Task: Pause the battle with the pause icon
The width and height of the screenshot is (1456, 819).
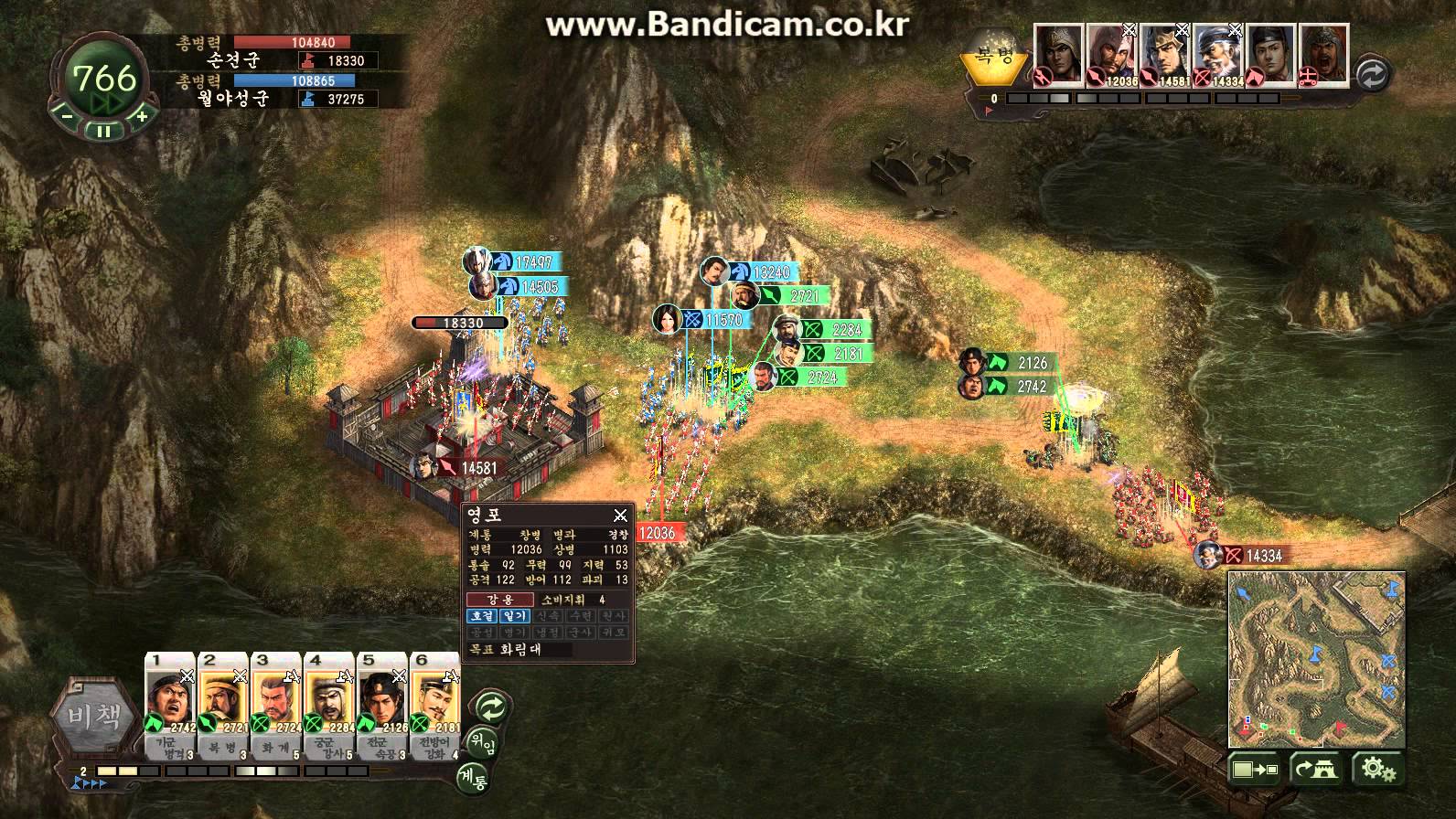Action: click(x=104, y=128)
